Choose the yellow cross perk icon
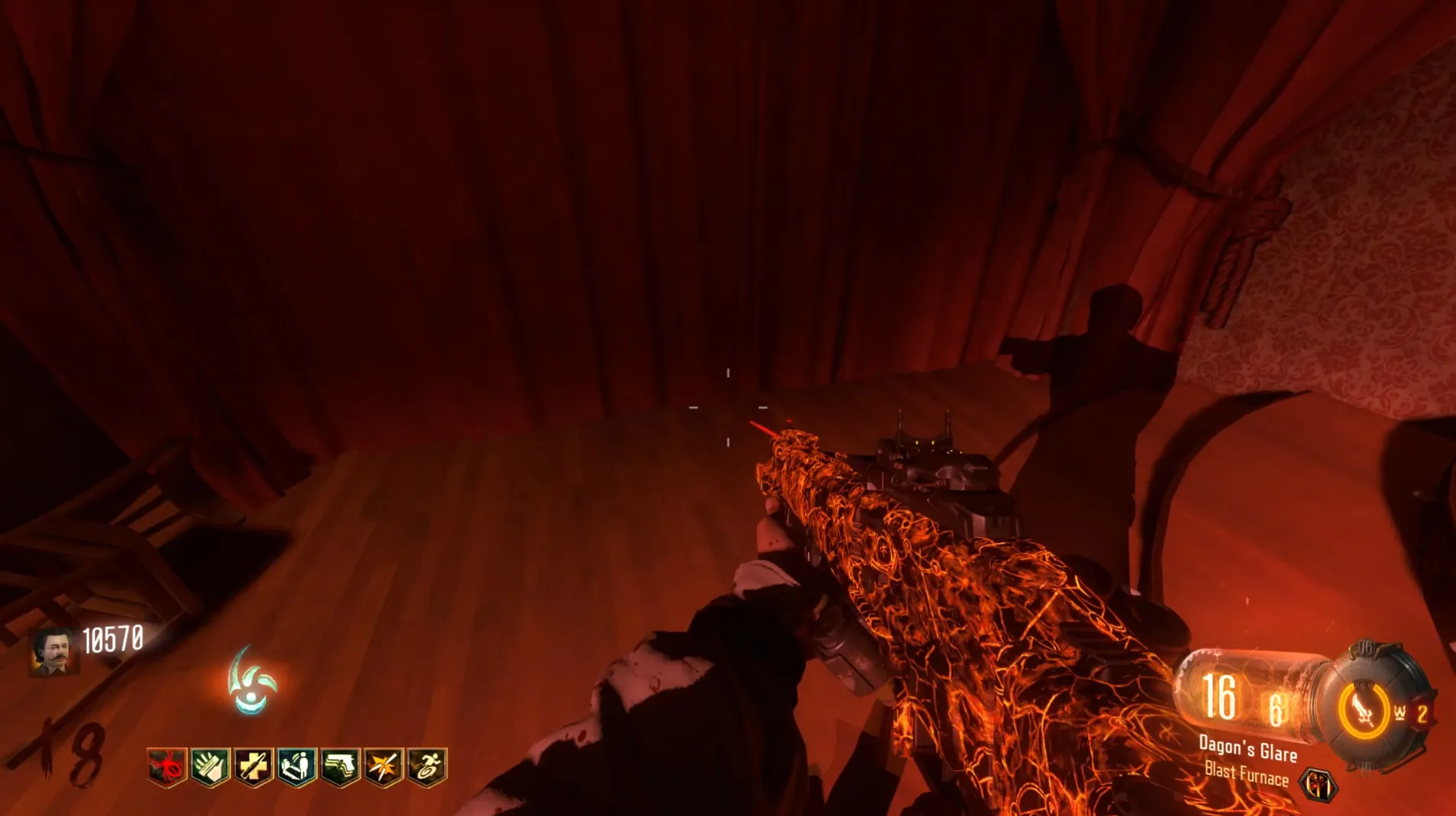Screen dimensions: 1456x816 [253, 766]
